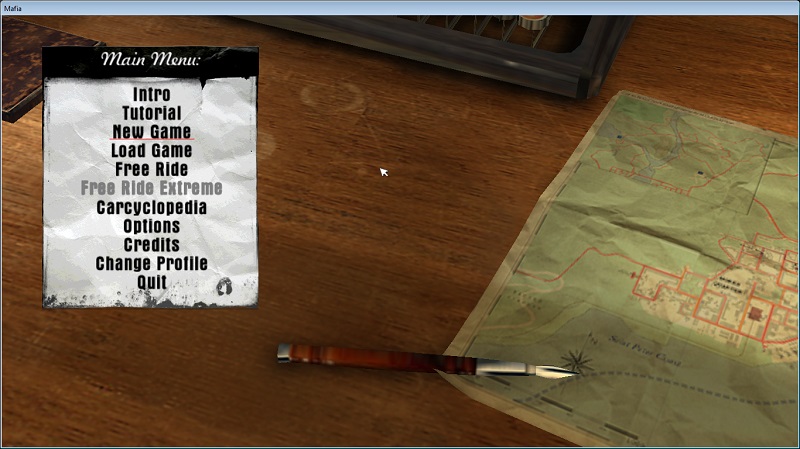Quit the game from main menu
This screenshot has height=449, width=800.
[x=151, y=282]
